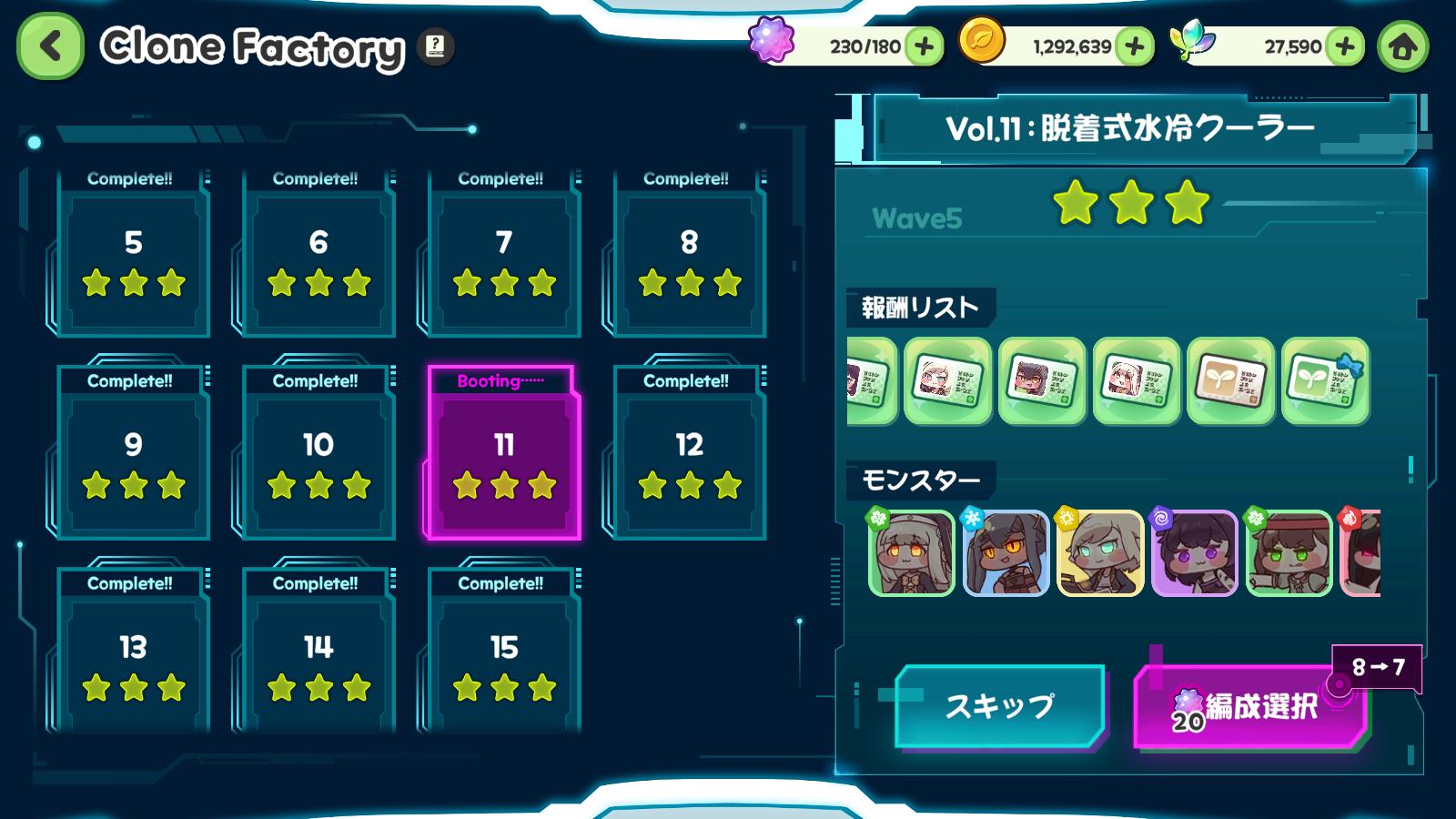Click the sprout reward card
Viewport: 1456px width, 819px height.
click(x=1230, y=382)
